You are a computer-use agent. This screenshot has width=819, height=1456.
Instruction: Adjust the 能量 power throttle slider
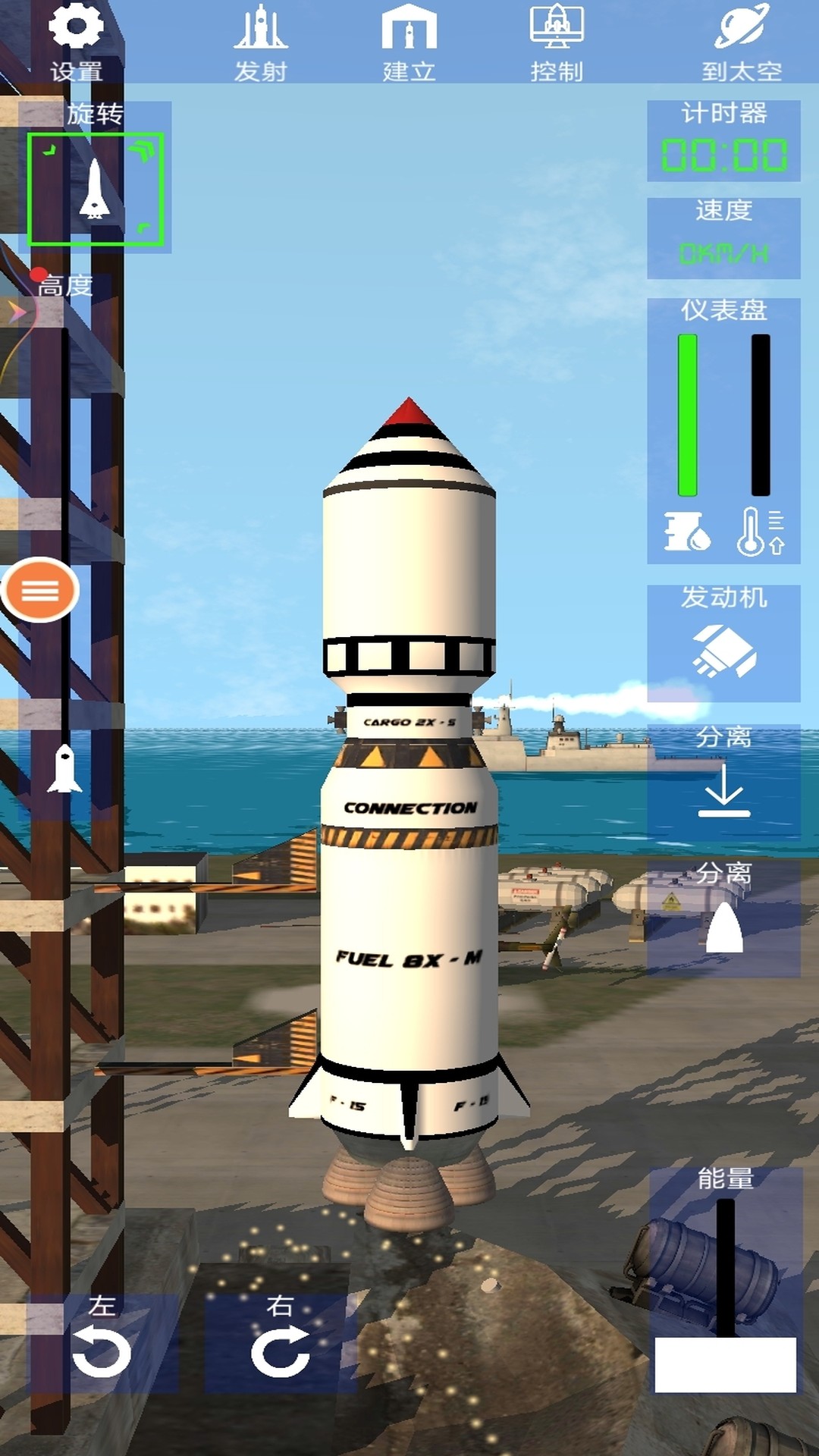725,1363
